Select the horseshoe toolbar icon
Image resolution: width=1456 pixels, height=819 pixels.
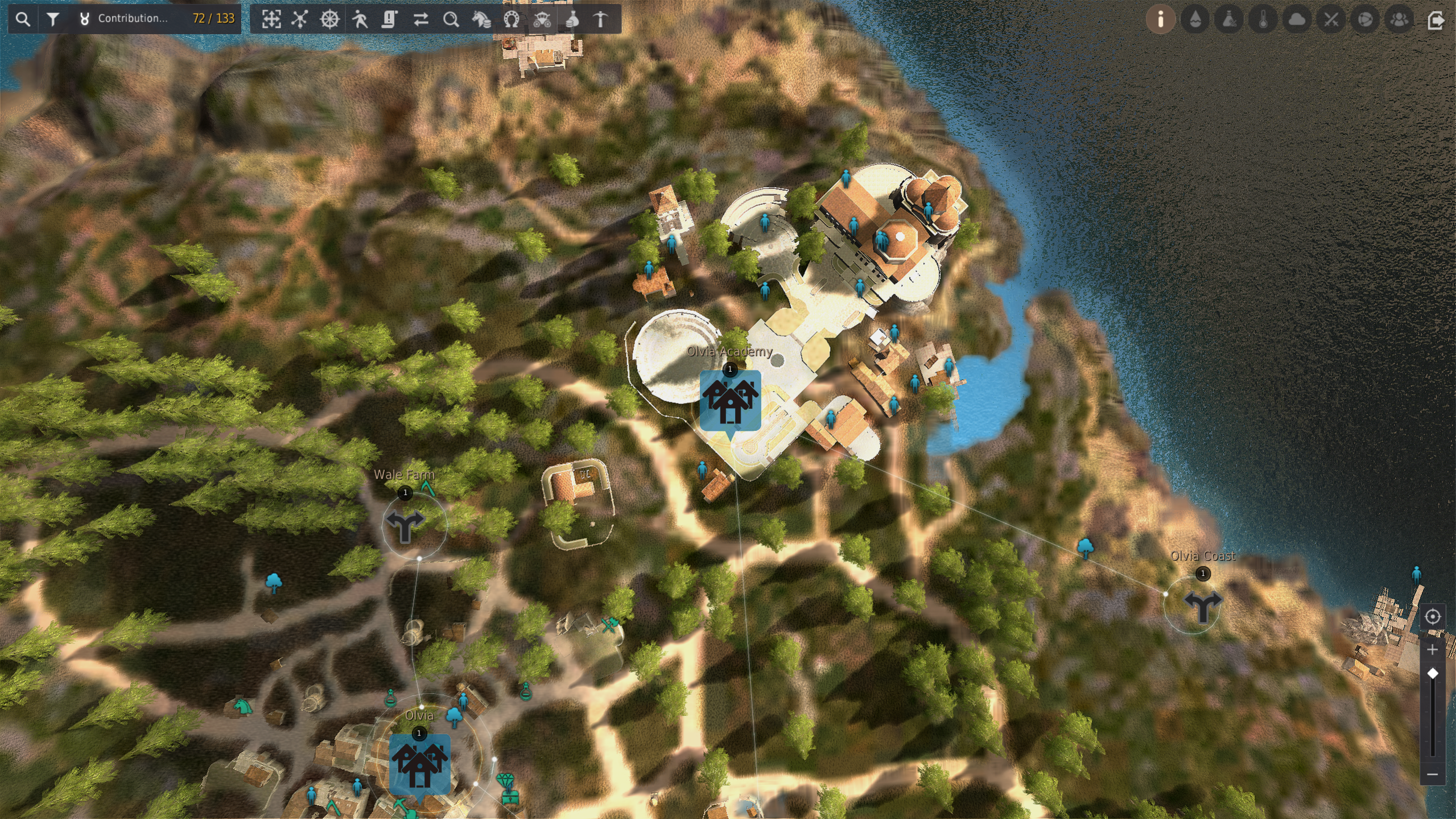click(x=512, y=19)
